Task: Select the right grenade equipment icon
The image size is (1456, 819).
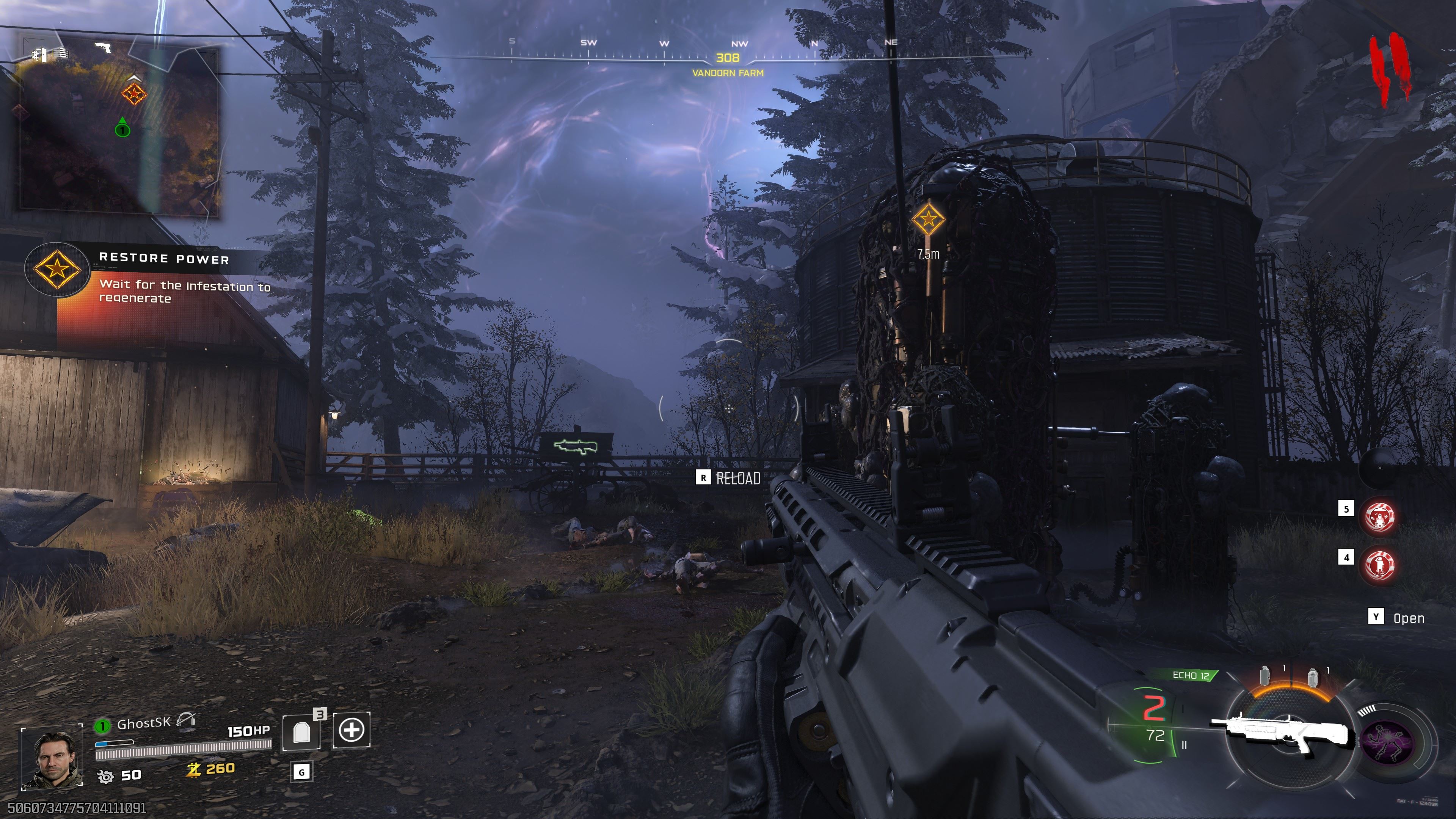Action: point(1312,676)
